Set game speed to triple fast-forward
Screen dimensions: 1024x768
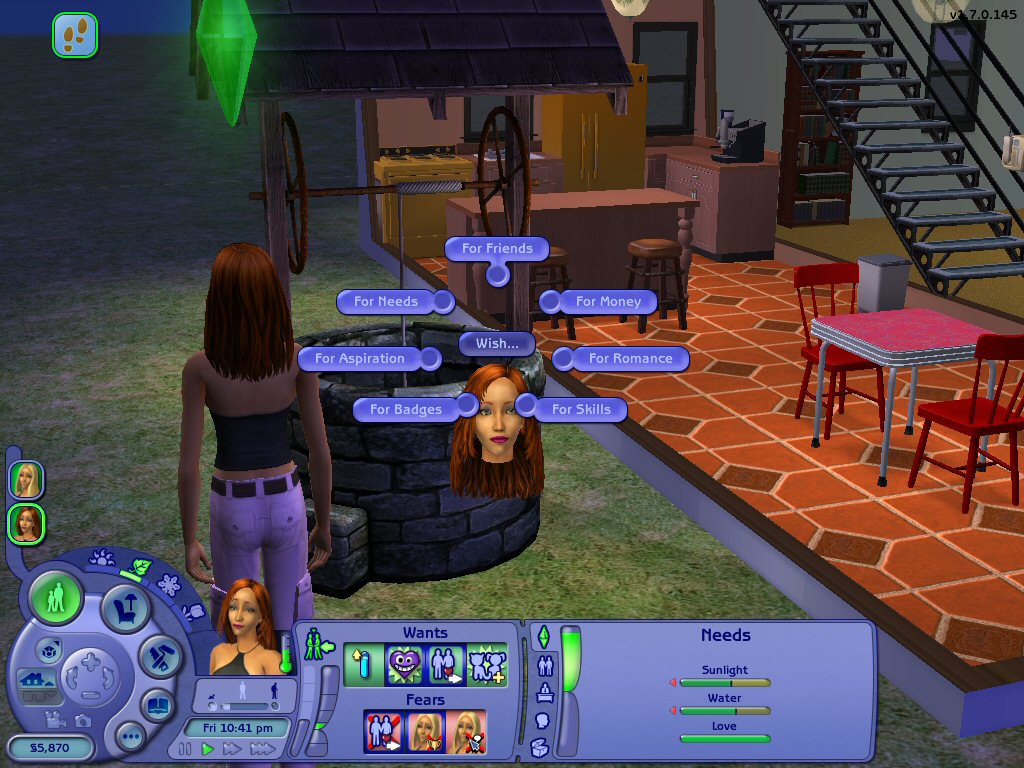[x=263, y=749]
